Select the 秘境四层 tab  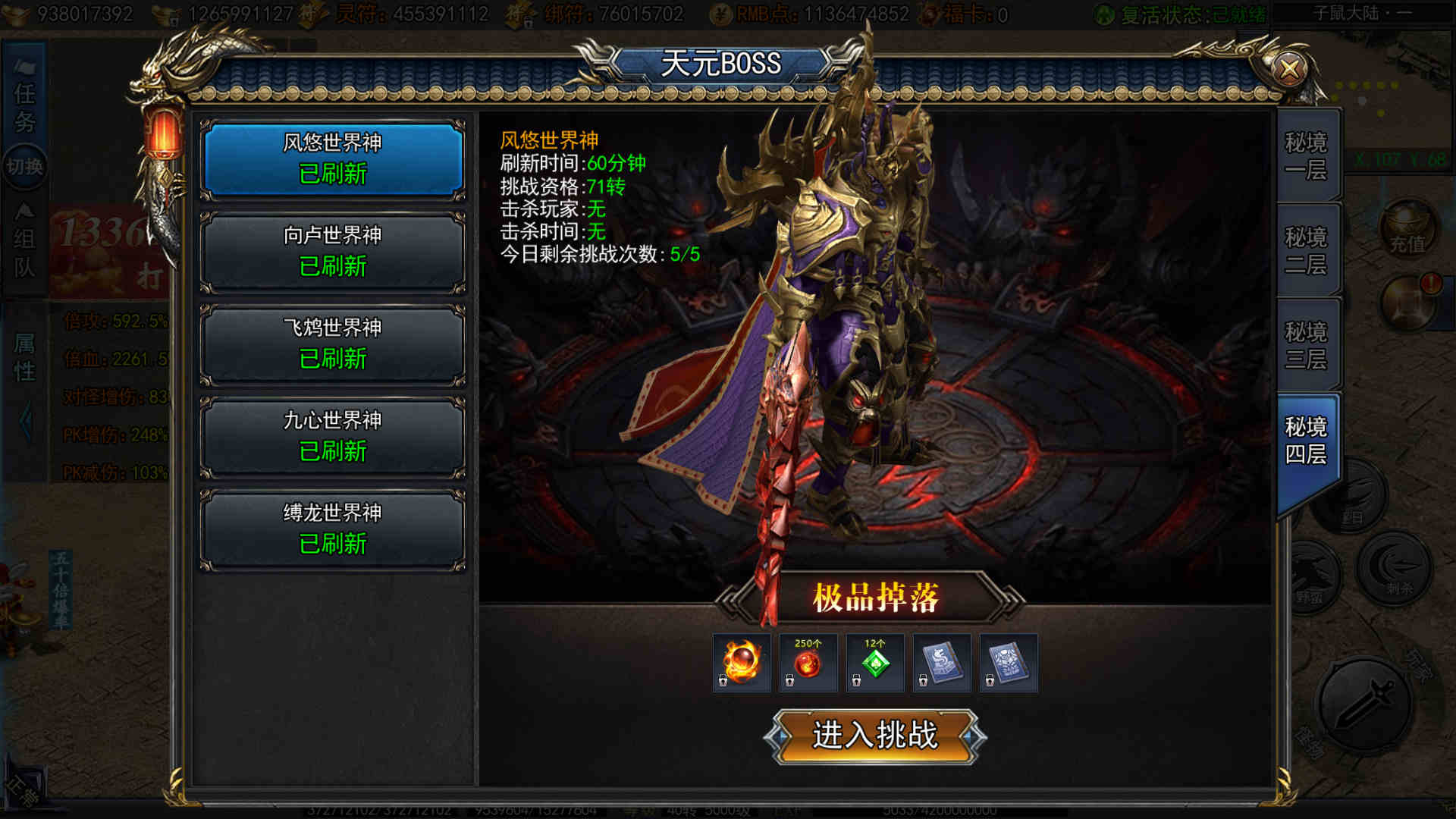[1306, 441]
